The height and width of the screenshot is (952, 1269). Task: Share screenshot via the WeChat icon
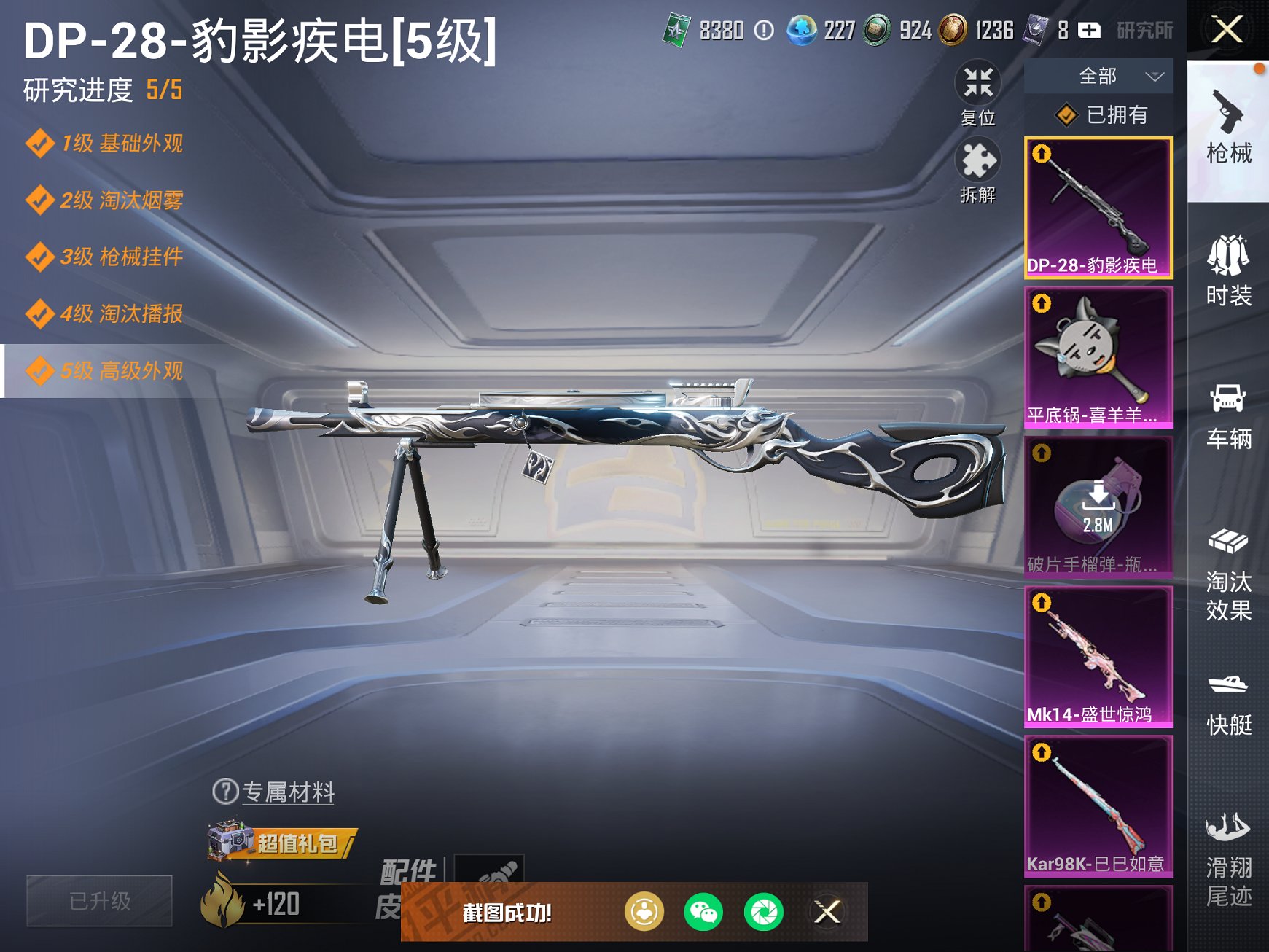pos(703,910)
